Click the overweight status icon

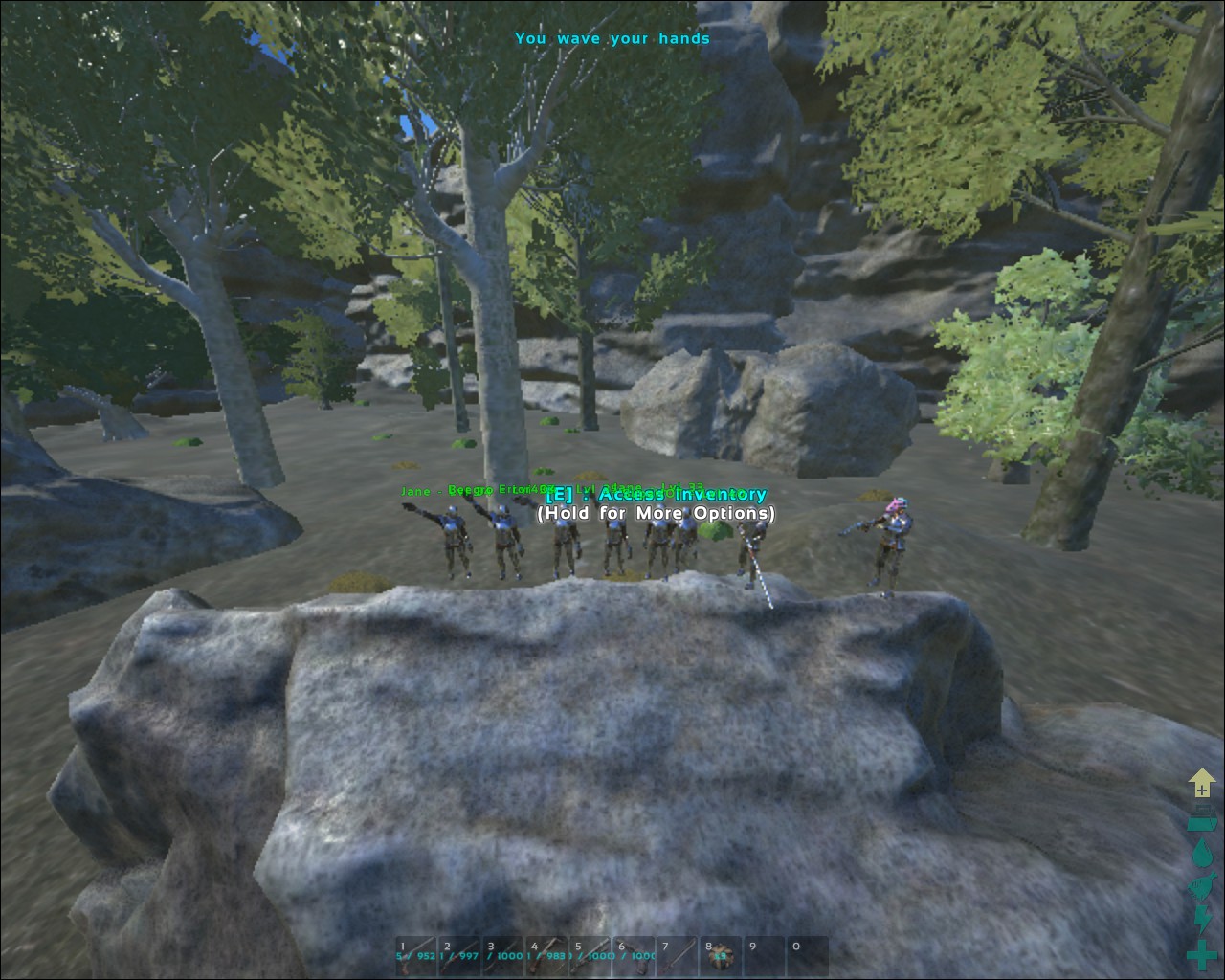tap(1201, 818)
